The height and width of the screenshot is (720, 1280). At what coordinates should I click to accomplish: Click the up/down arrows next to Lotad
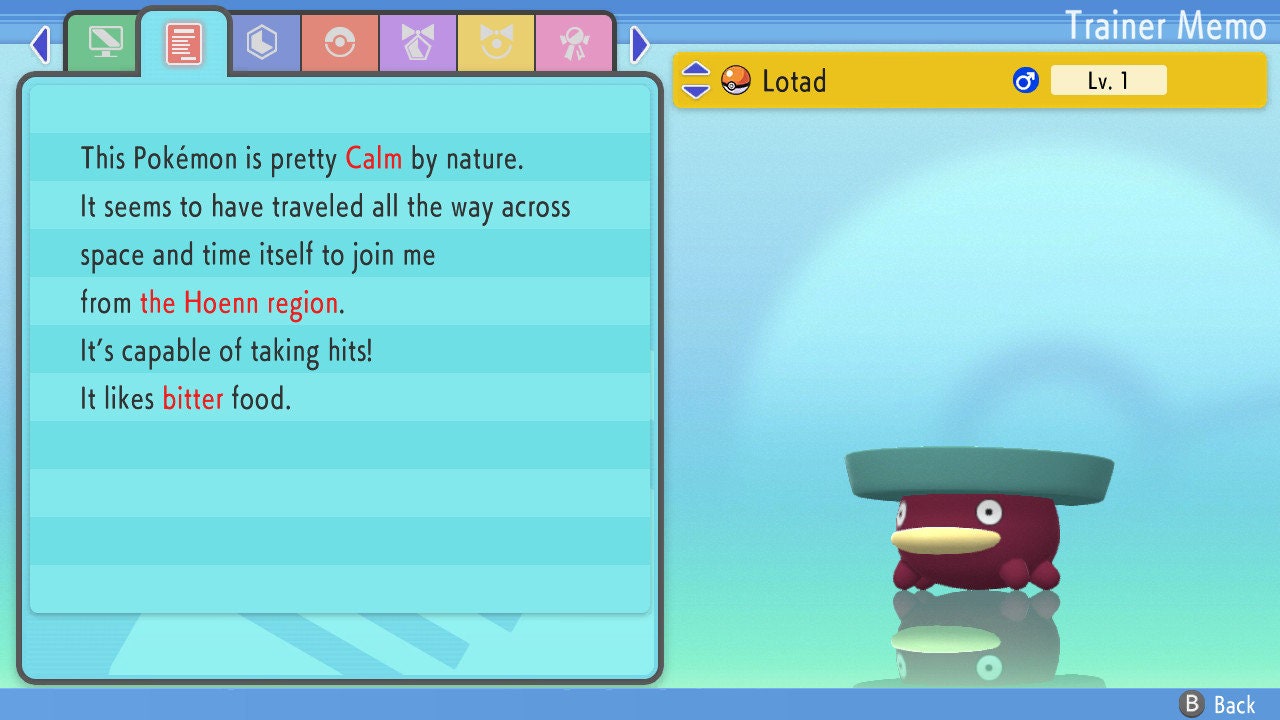pos(696,80)
